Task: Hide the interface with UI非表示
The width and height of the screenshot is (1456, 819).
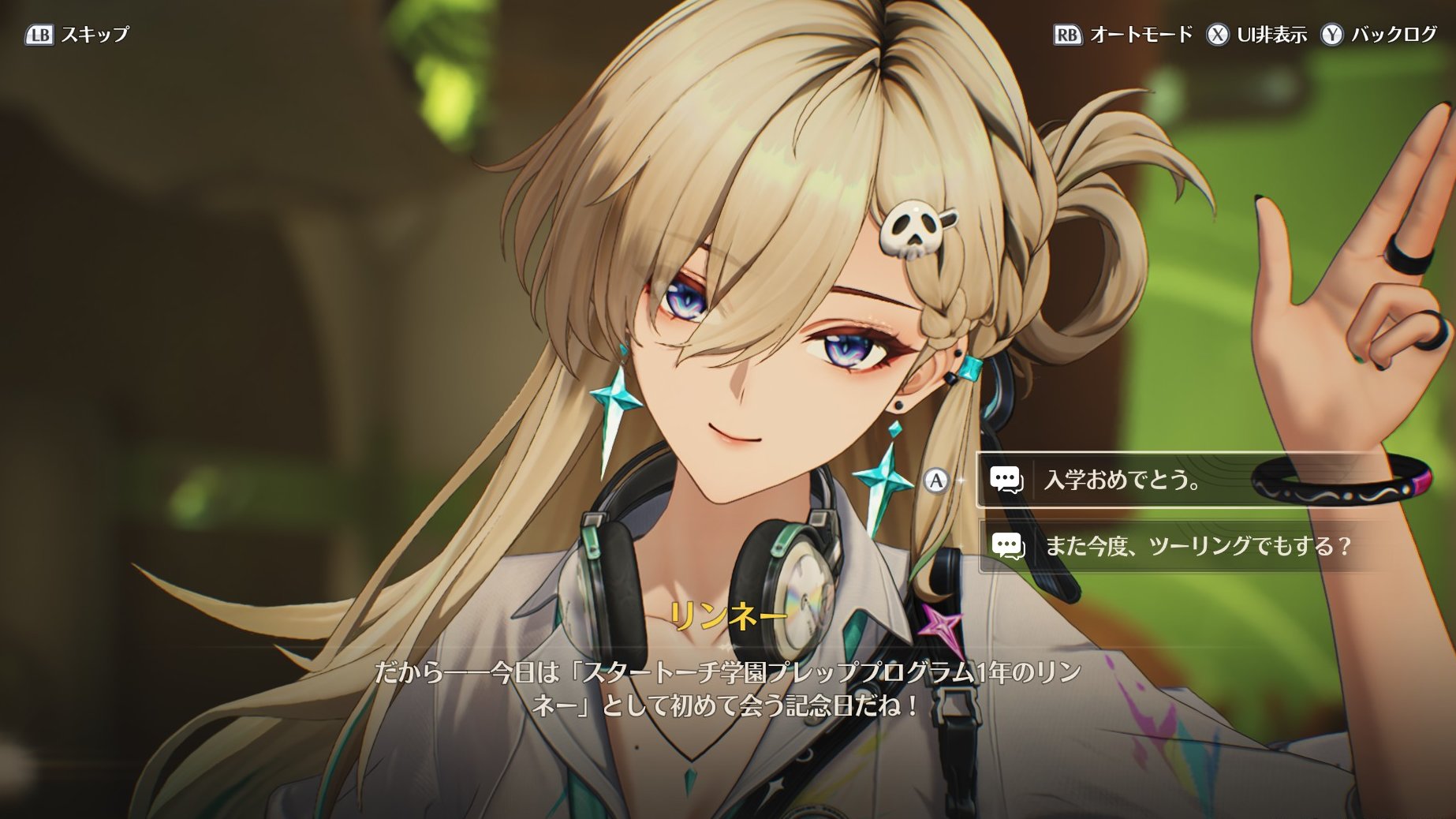Action: pyautogui.click(x=1257, y=35)
